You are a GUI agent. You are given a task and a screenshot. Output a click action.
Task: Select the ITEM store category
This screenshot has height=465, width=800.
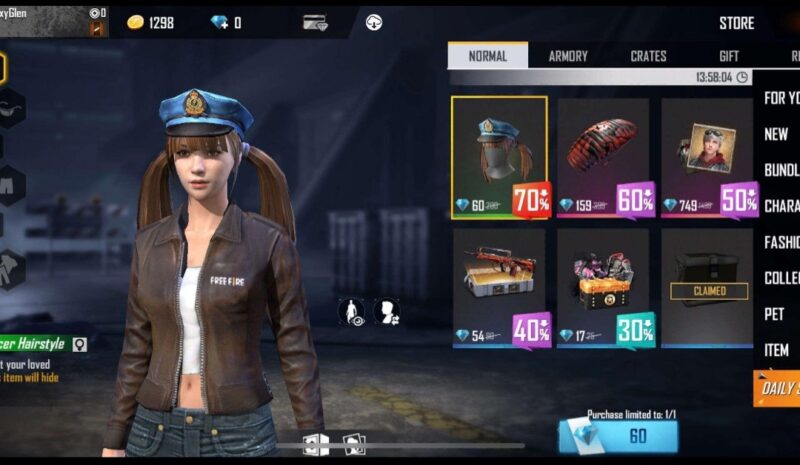[776, 350]
